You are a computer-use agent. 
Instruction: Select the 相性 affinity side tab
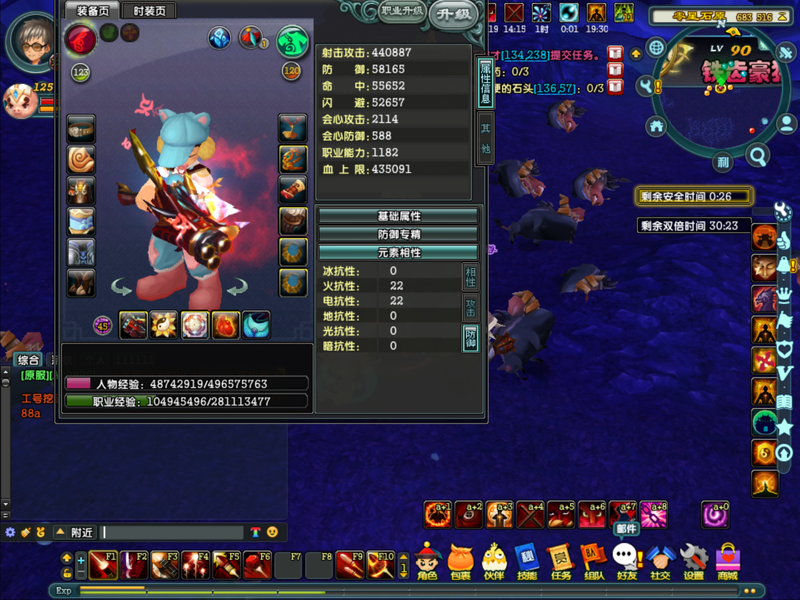(470, 277)
